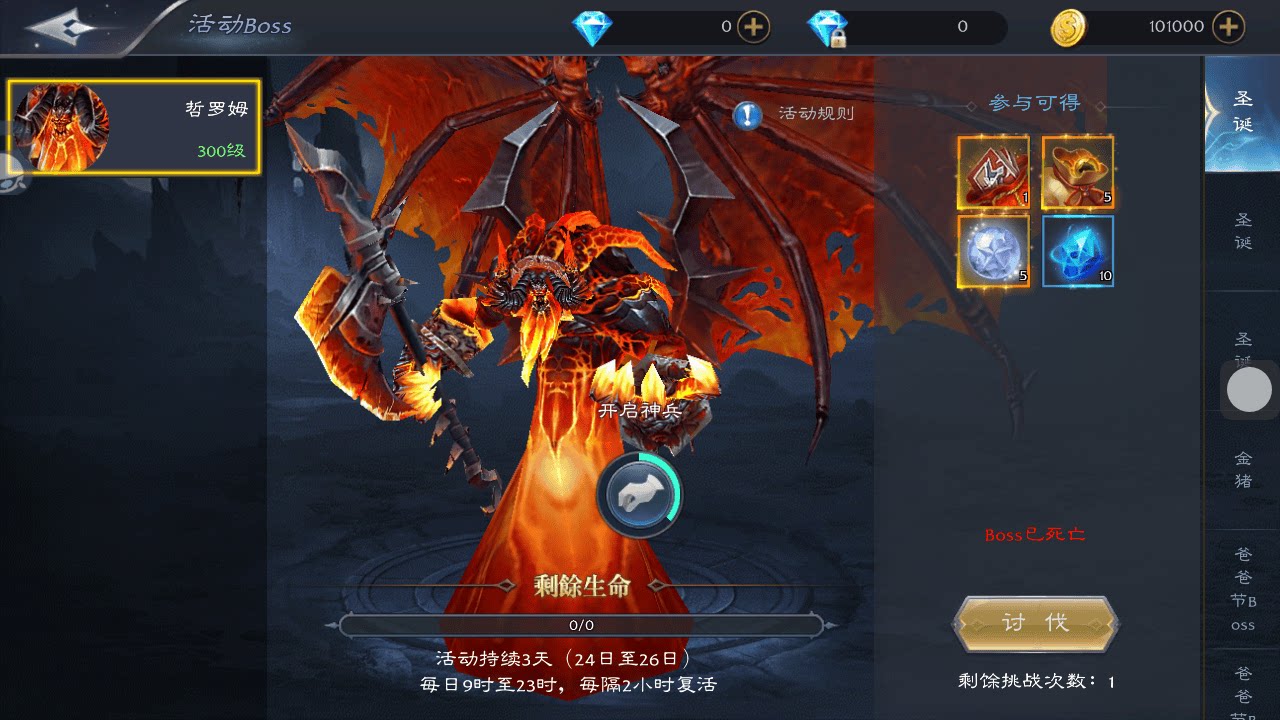Tap the red Boss已死亡 status text
The image size is (1280, 720).
[1035, 536]
